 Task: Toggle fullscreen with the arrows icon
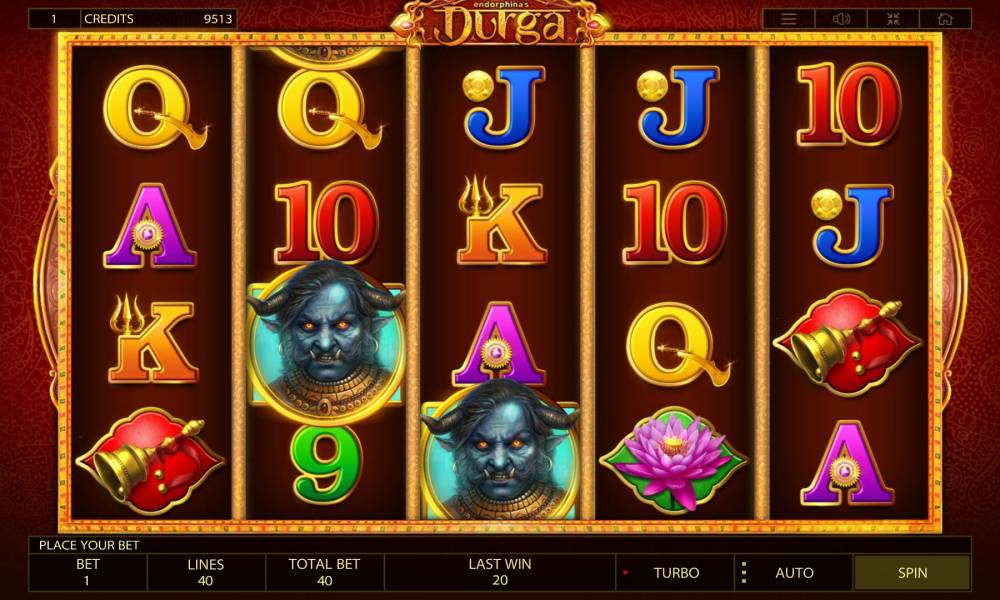click(893, 19)
